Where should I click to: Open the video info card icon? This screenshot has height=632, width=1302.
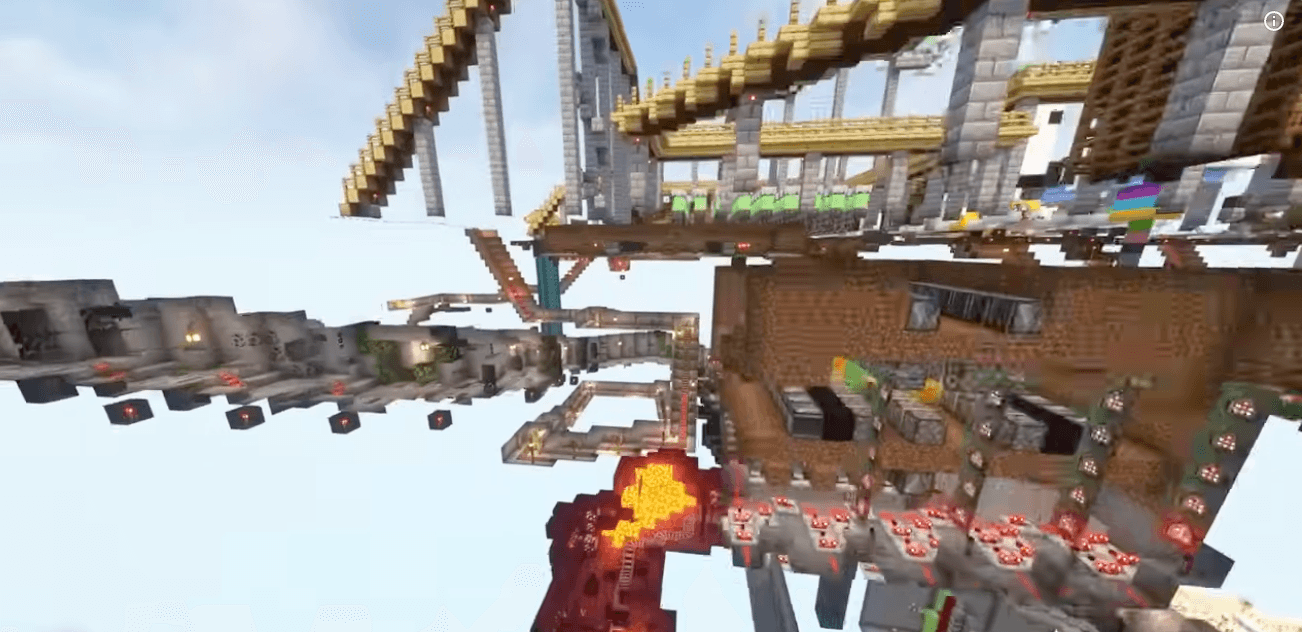coord(1273,22)
